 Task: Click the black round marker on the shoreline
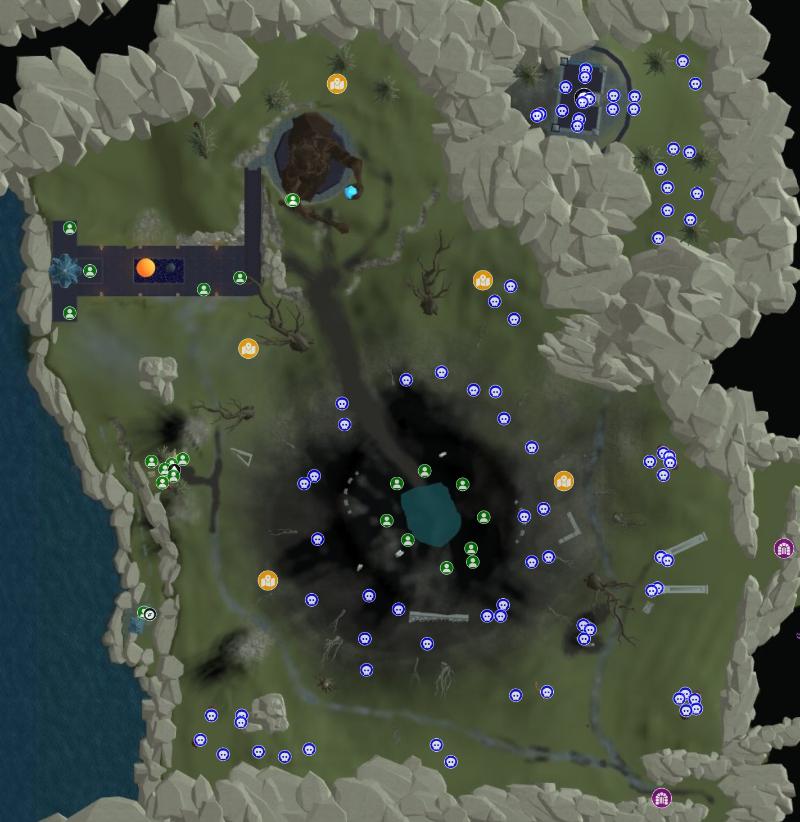[150, 614]
